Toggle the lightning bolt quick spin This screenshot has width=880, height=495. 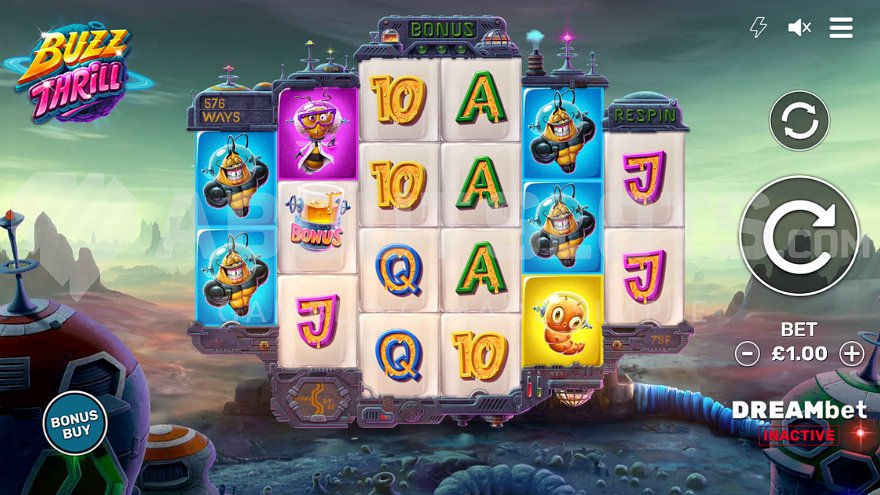(758, 28)
